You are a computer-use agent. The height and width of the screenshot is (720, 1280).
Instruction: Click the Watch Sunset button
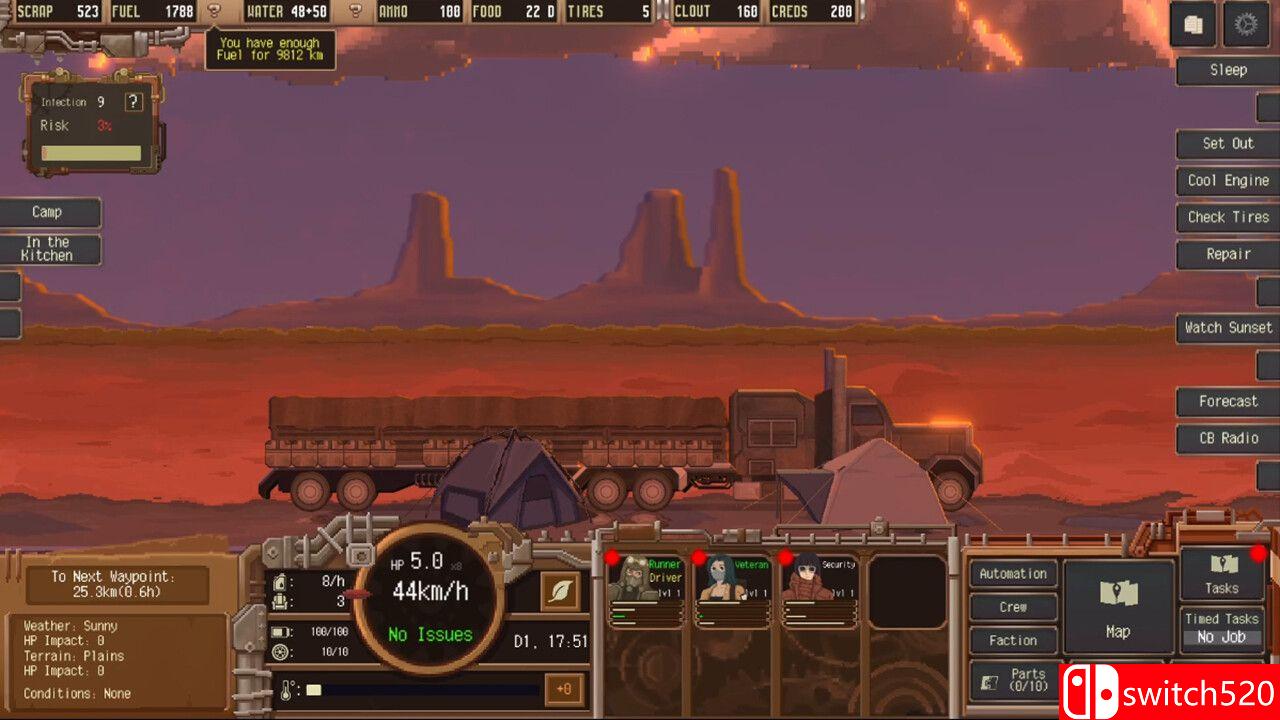[1227, 327]
